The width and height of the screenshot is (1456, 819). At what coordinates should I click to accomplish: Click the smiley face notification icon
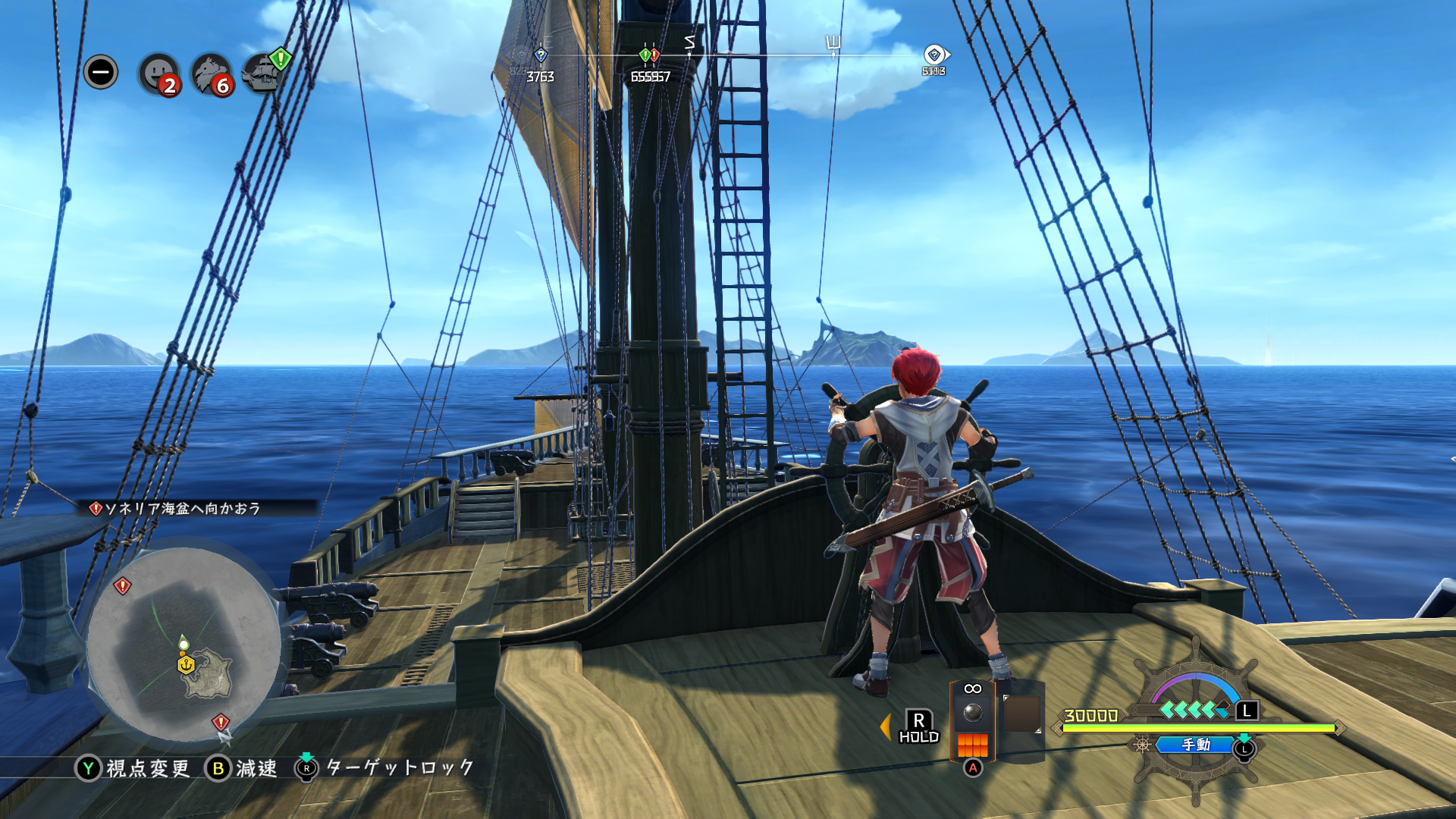click(158, 74)
